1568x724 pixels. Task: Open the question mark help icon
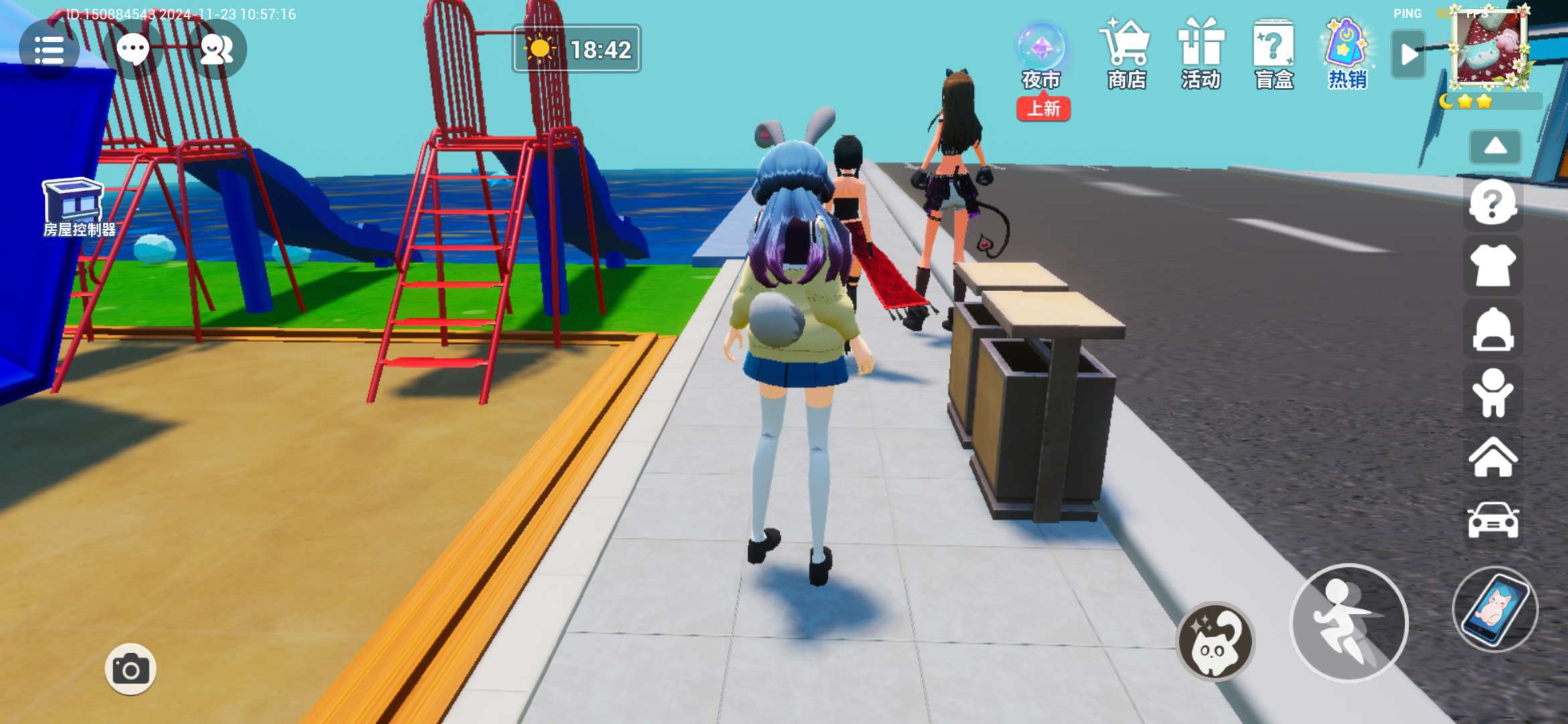point(1492,202)
